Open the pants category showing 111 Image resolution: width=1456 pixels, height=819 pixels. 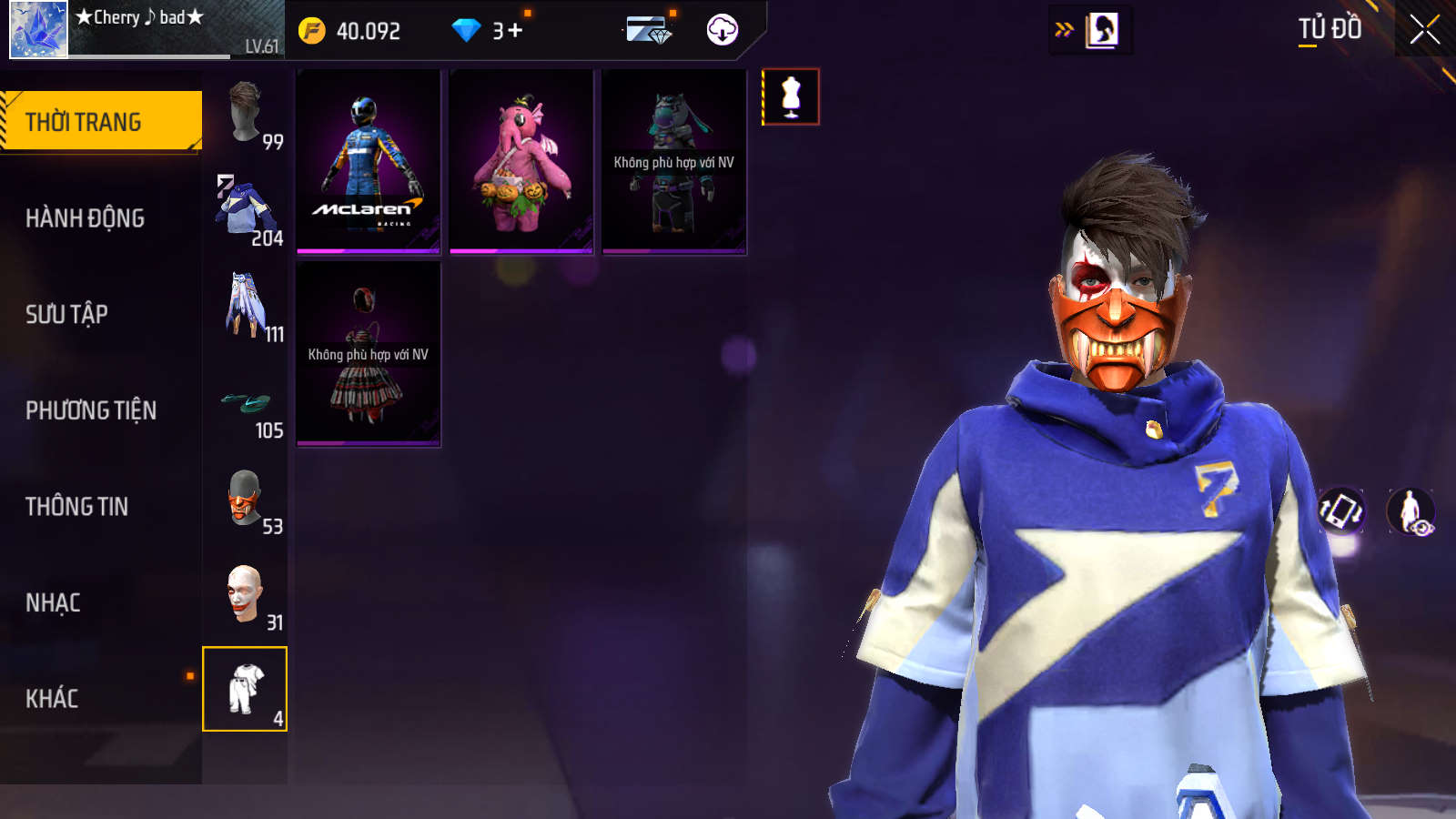coord(246,307)
